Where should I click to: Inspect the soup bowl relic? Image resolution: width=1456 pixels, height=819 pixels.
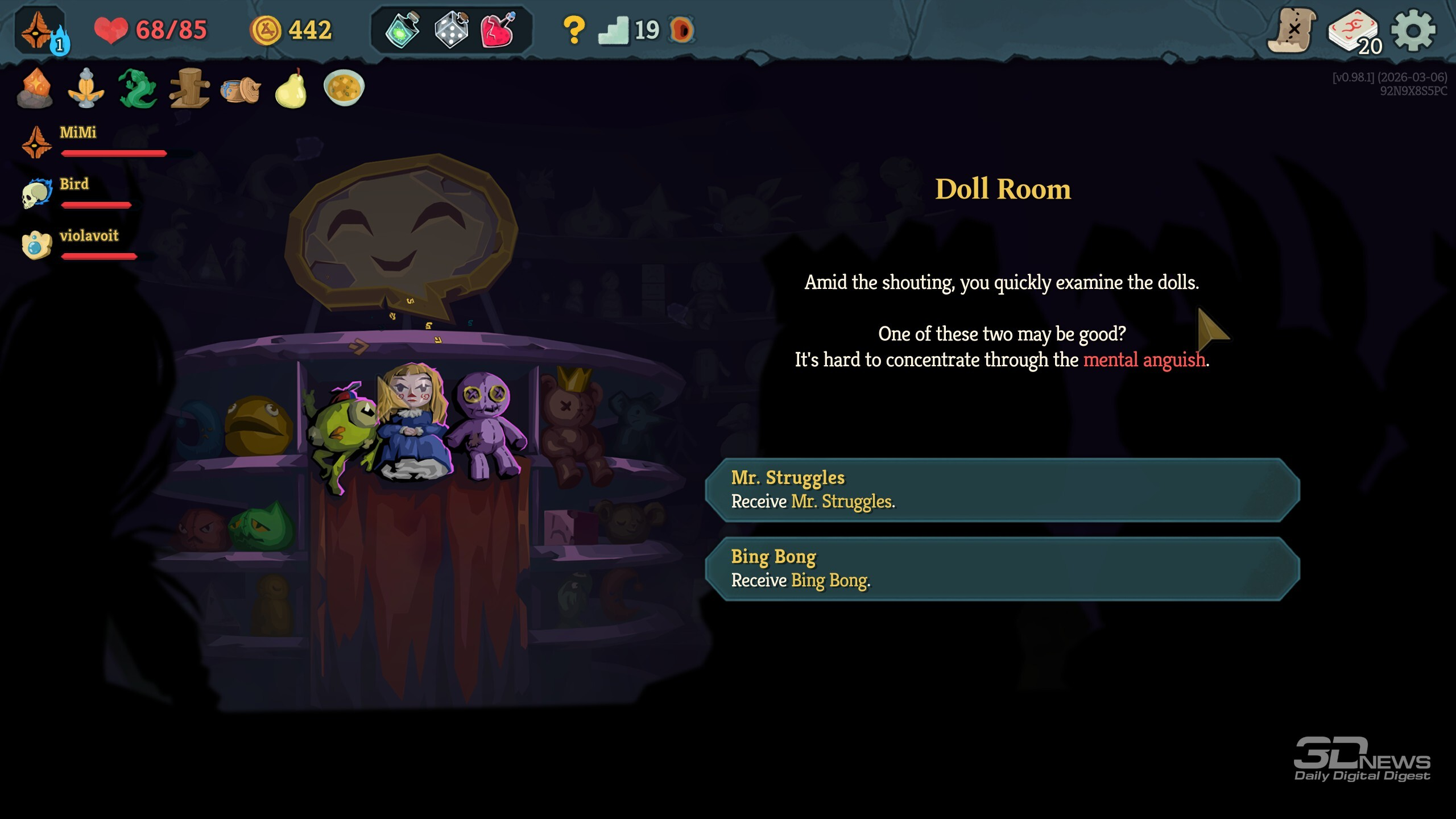pyautogui.click(x=344, y=88)
